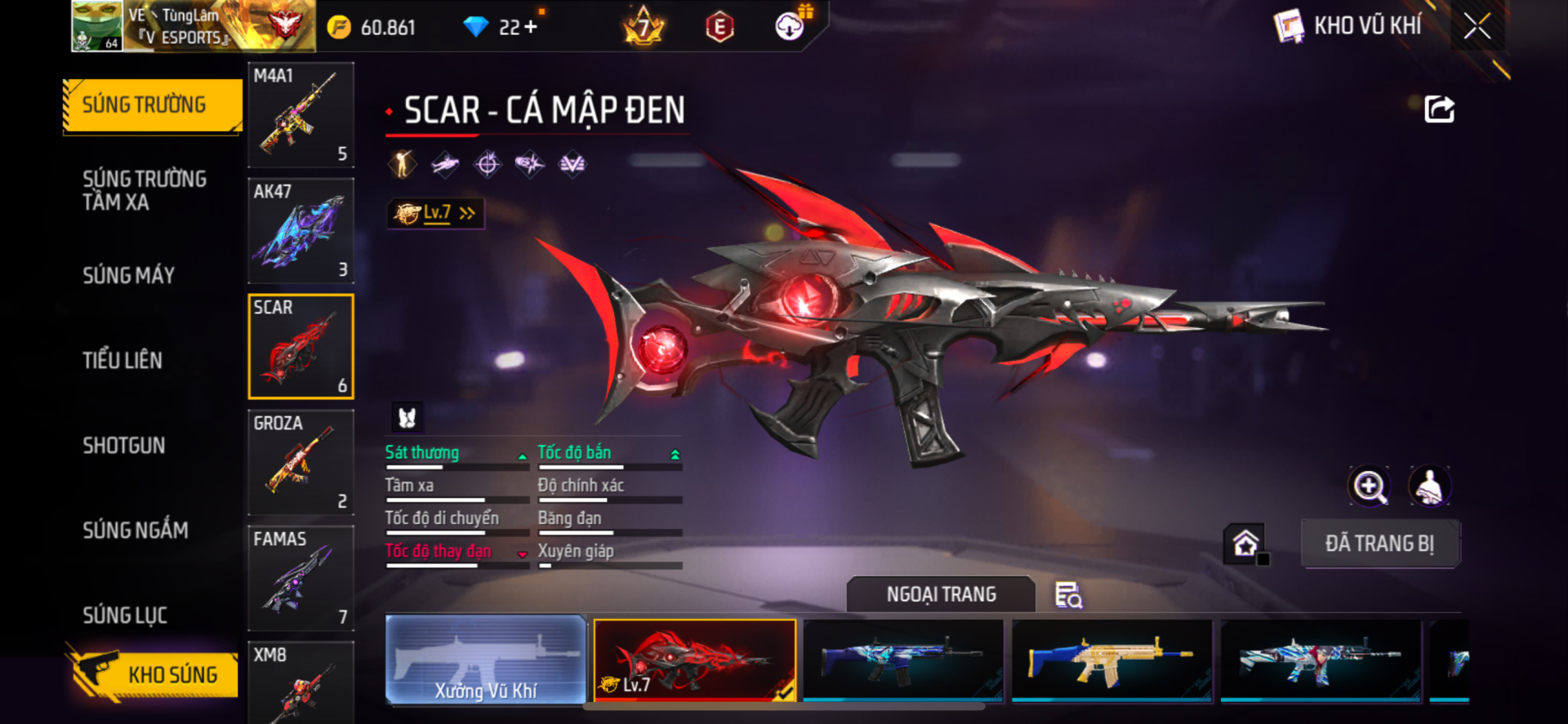Choose the AK47 weapon tile
This screenshot has width=1568, height=724.
pyautogui.click(x=301, y=231)
